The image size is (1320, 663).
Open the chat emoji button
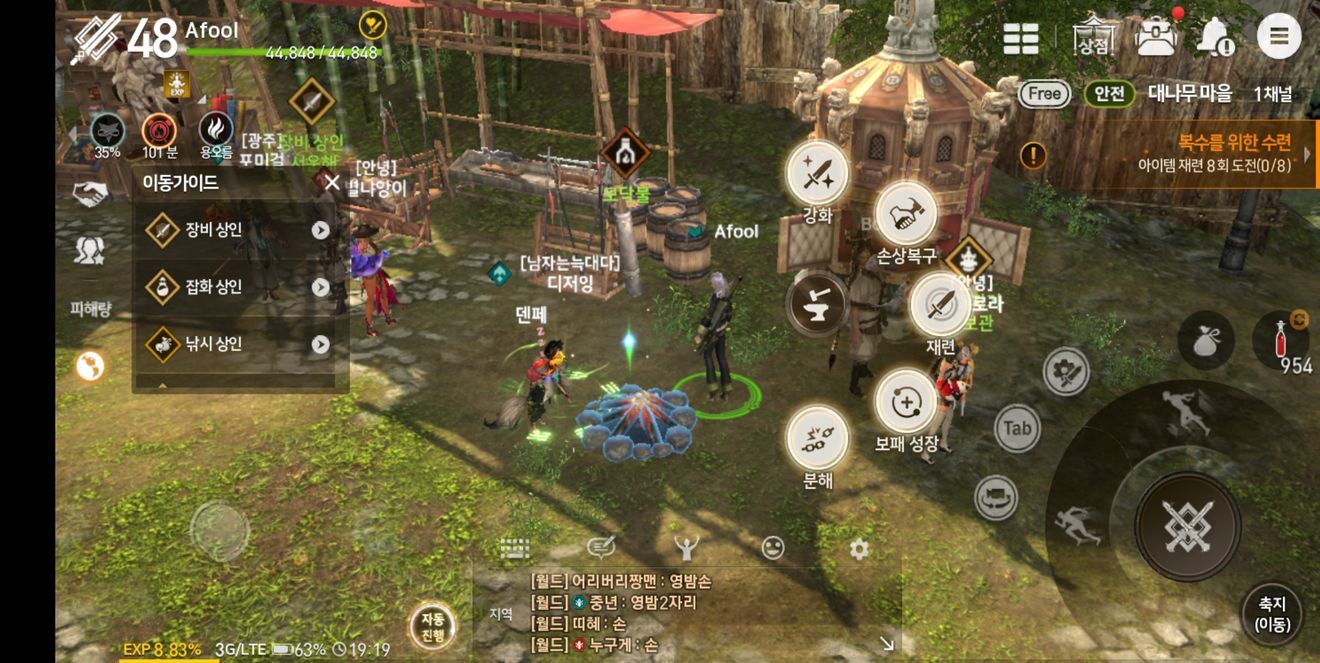[x=772, y=547]
